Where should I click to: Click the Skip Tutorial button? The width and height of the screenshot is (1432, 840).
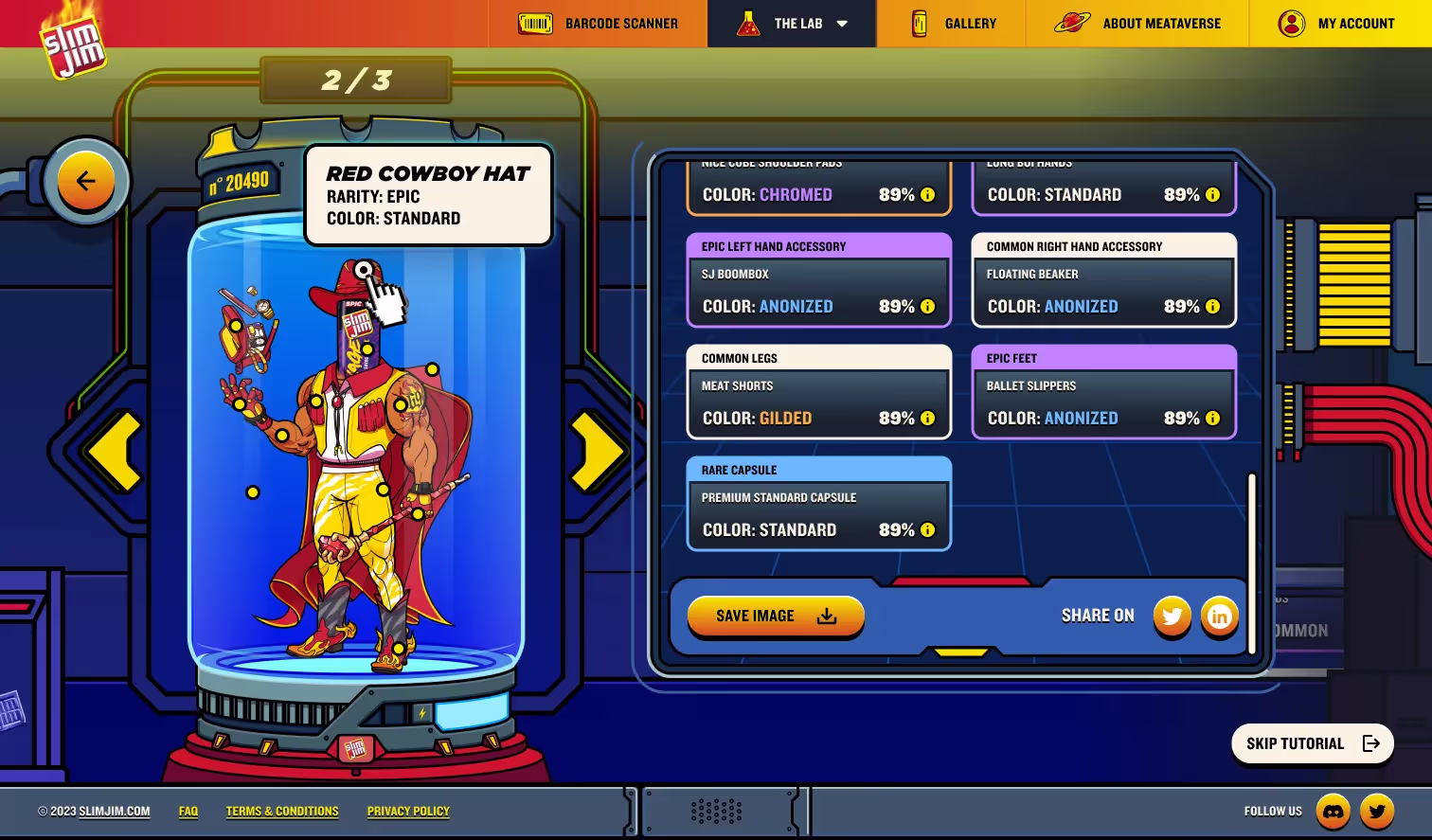tap(1312, 743)
